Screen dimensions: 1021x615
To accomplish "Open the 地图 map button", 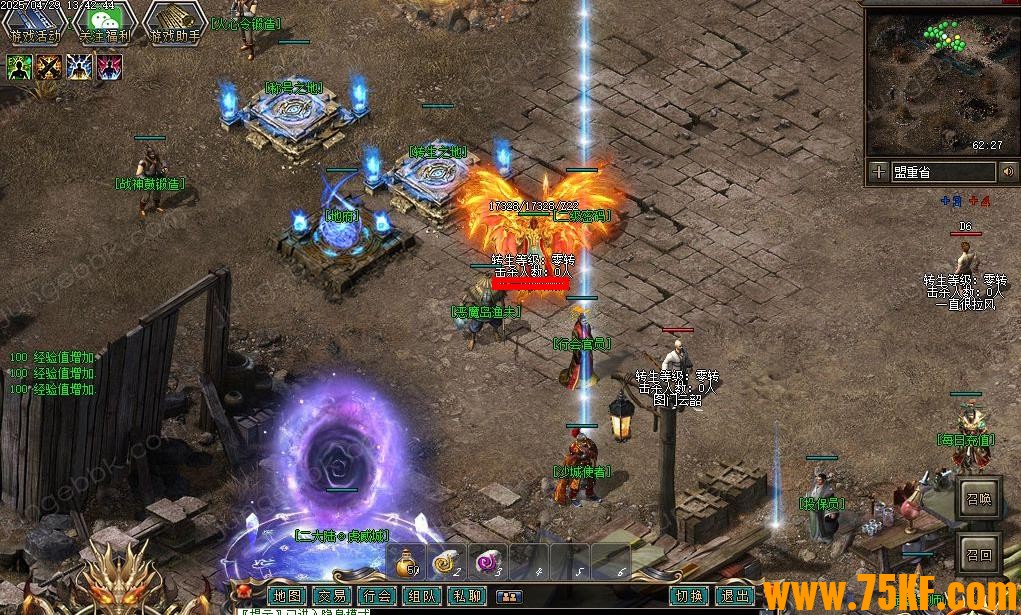I will click(x=287, y=596).
